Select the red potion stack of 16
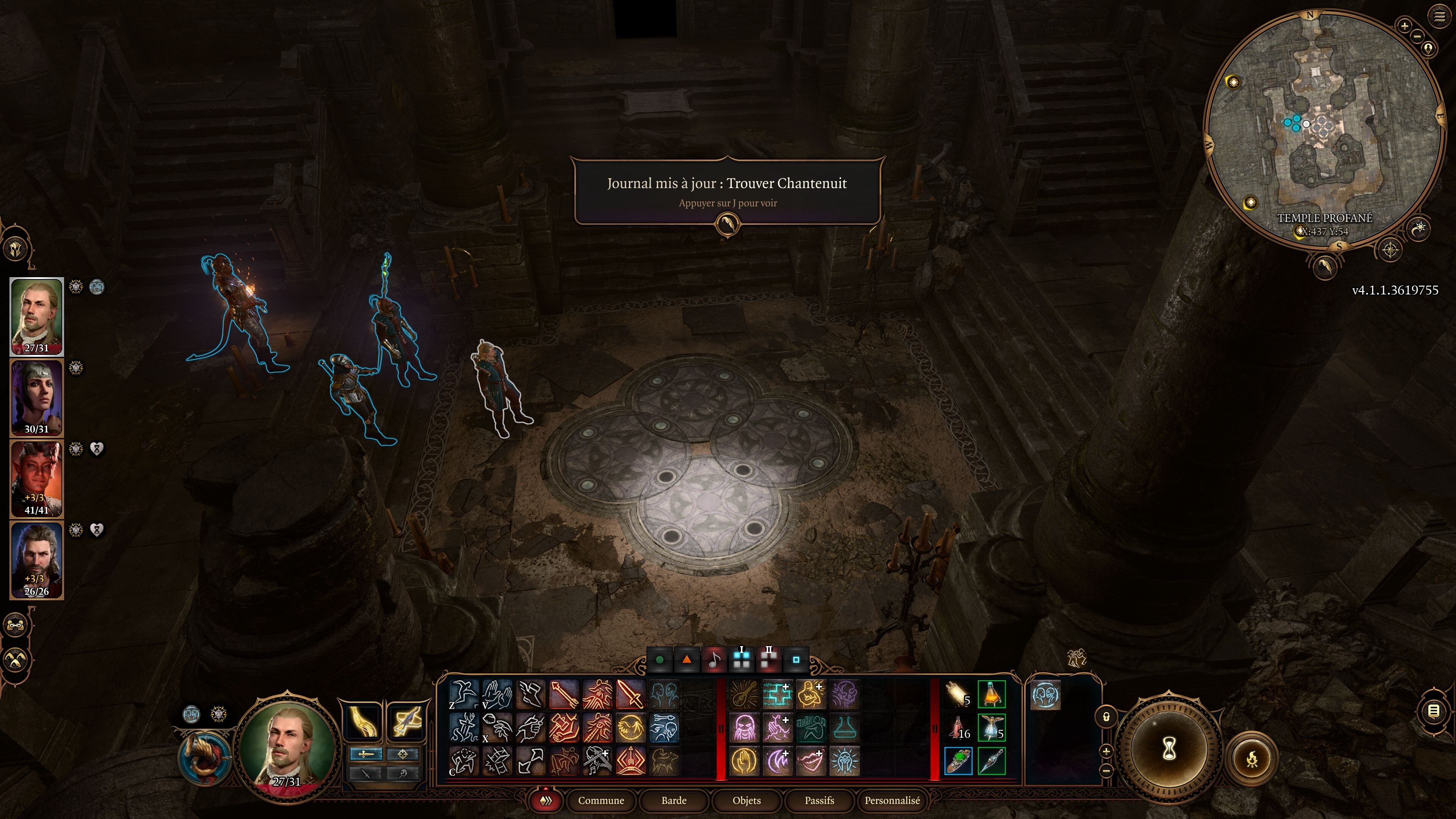 [x=958, y=728]
